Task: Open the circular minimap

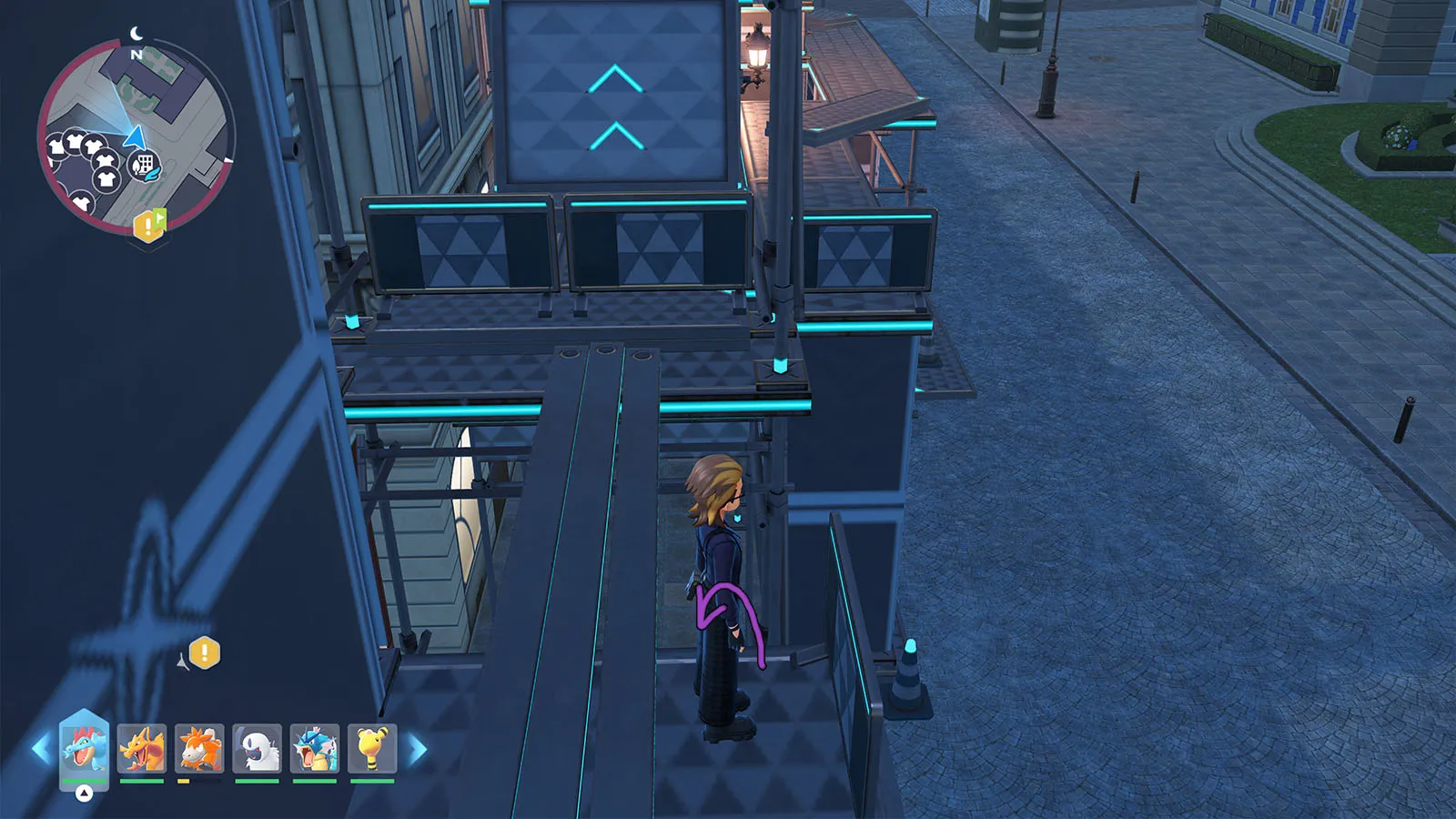Action: [x=135, y=136]
